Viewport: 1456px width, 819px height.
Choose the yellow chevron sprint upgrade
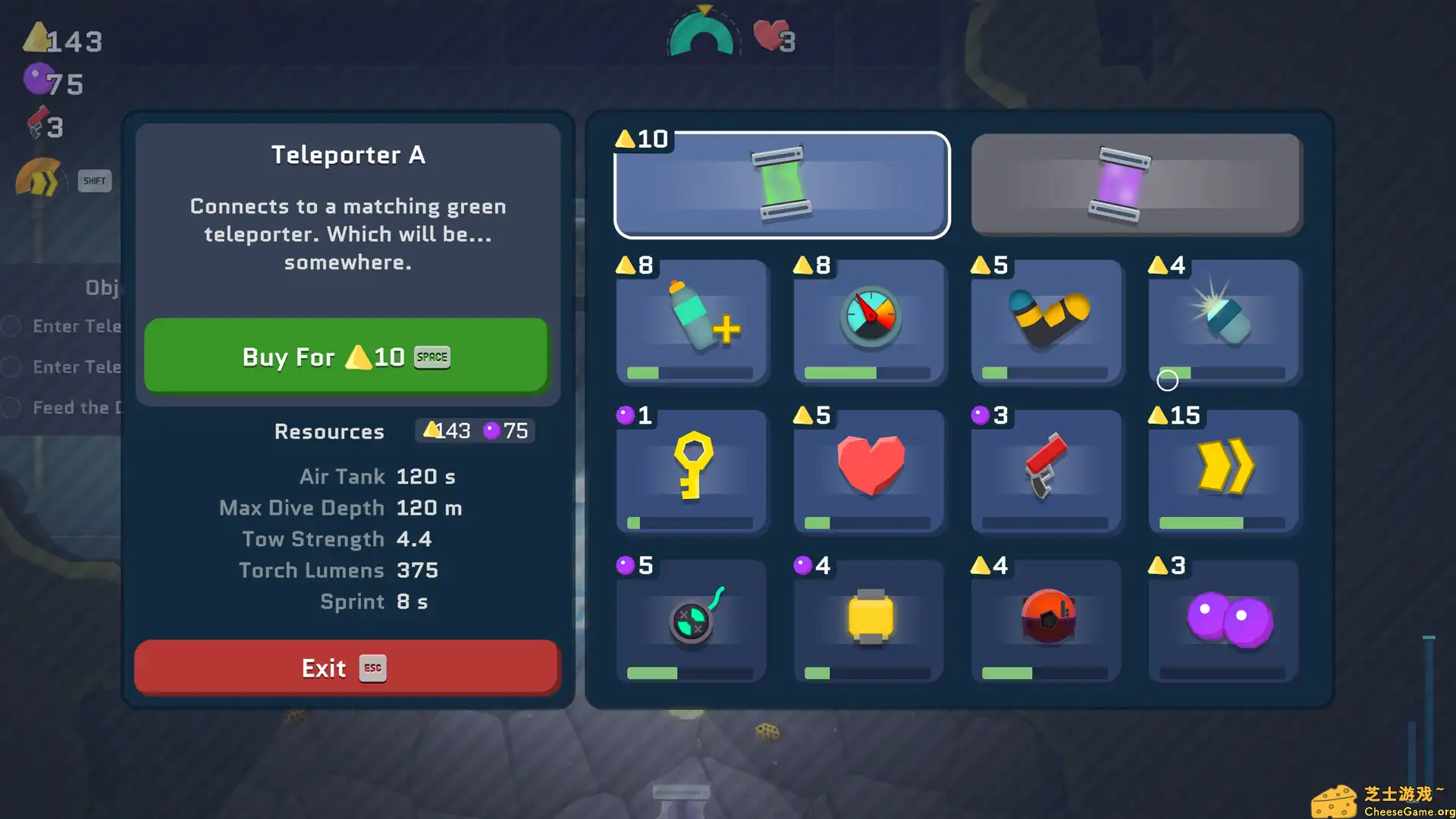tap(1224, 472)
